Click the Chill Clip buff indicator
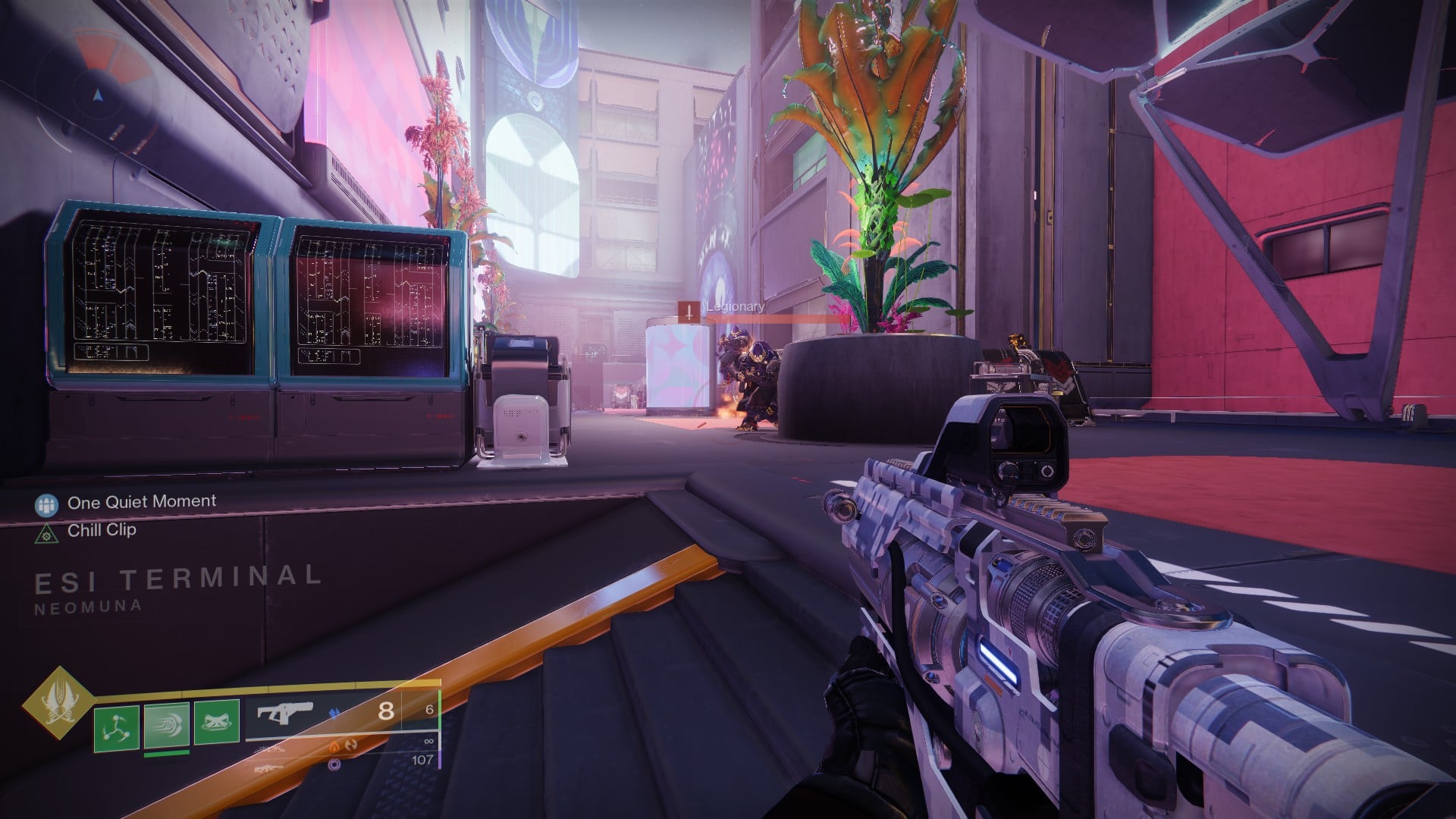 tap(102, 531)
